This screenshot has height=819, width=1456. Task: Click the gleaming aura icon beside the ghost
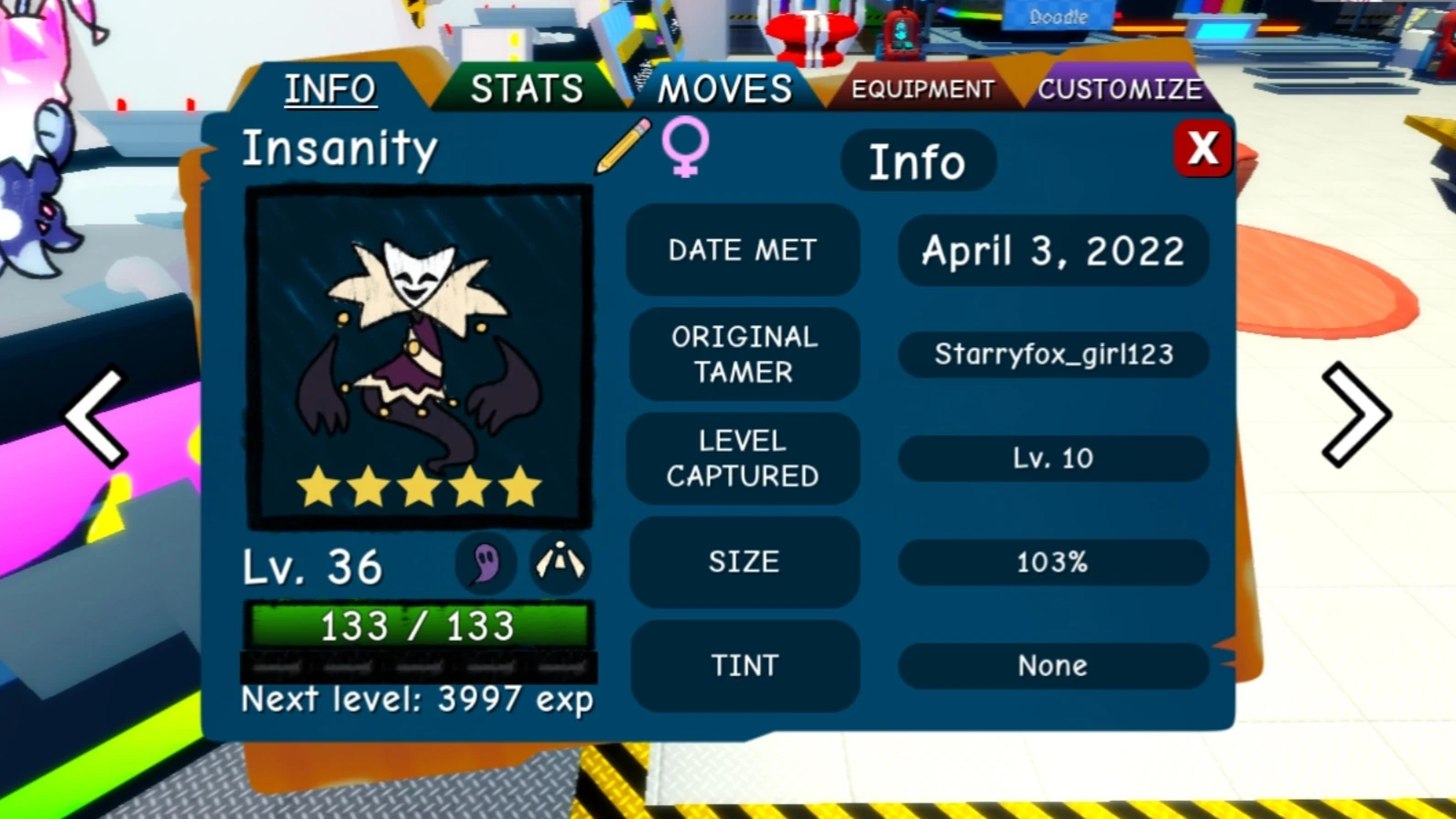pos(561,563)
